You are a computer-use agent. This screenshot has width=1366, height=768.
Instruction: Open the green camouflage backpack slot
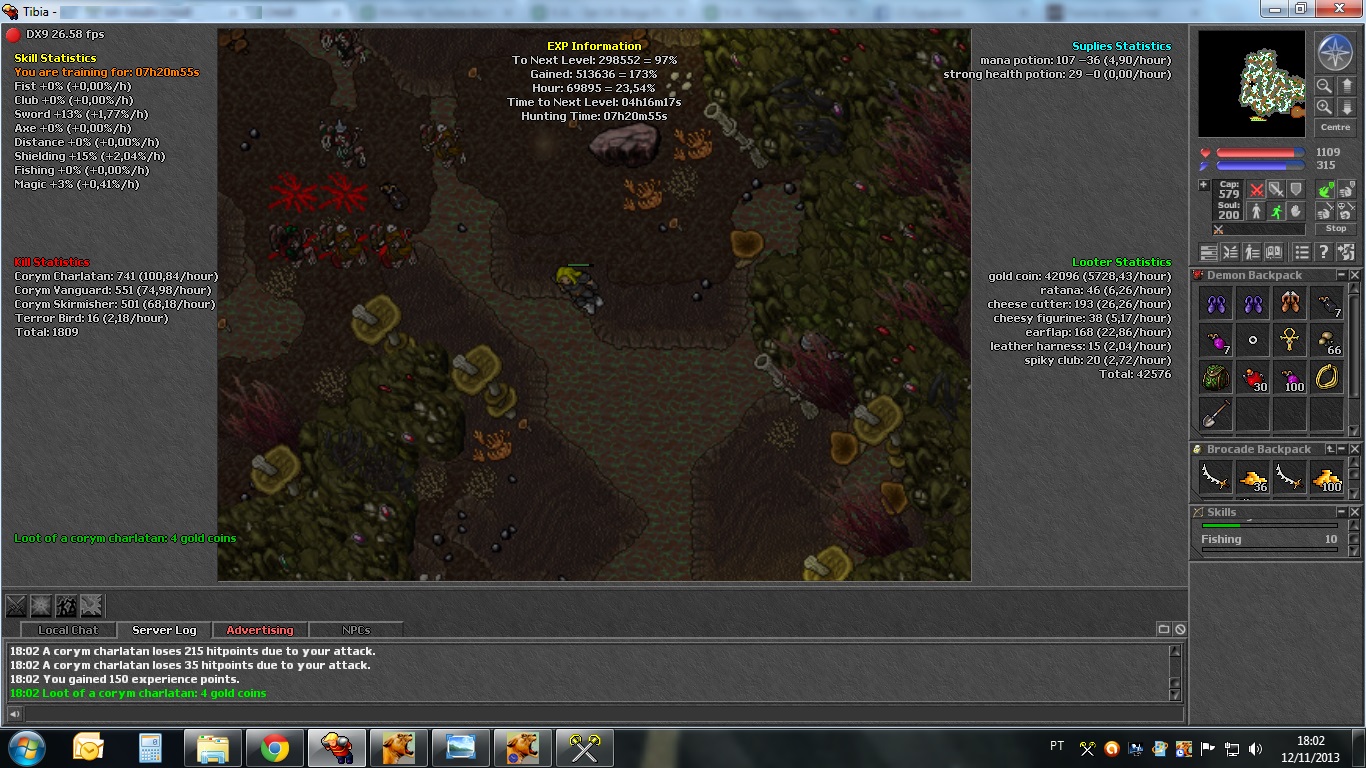coord(1216,377)
